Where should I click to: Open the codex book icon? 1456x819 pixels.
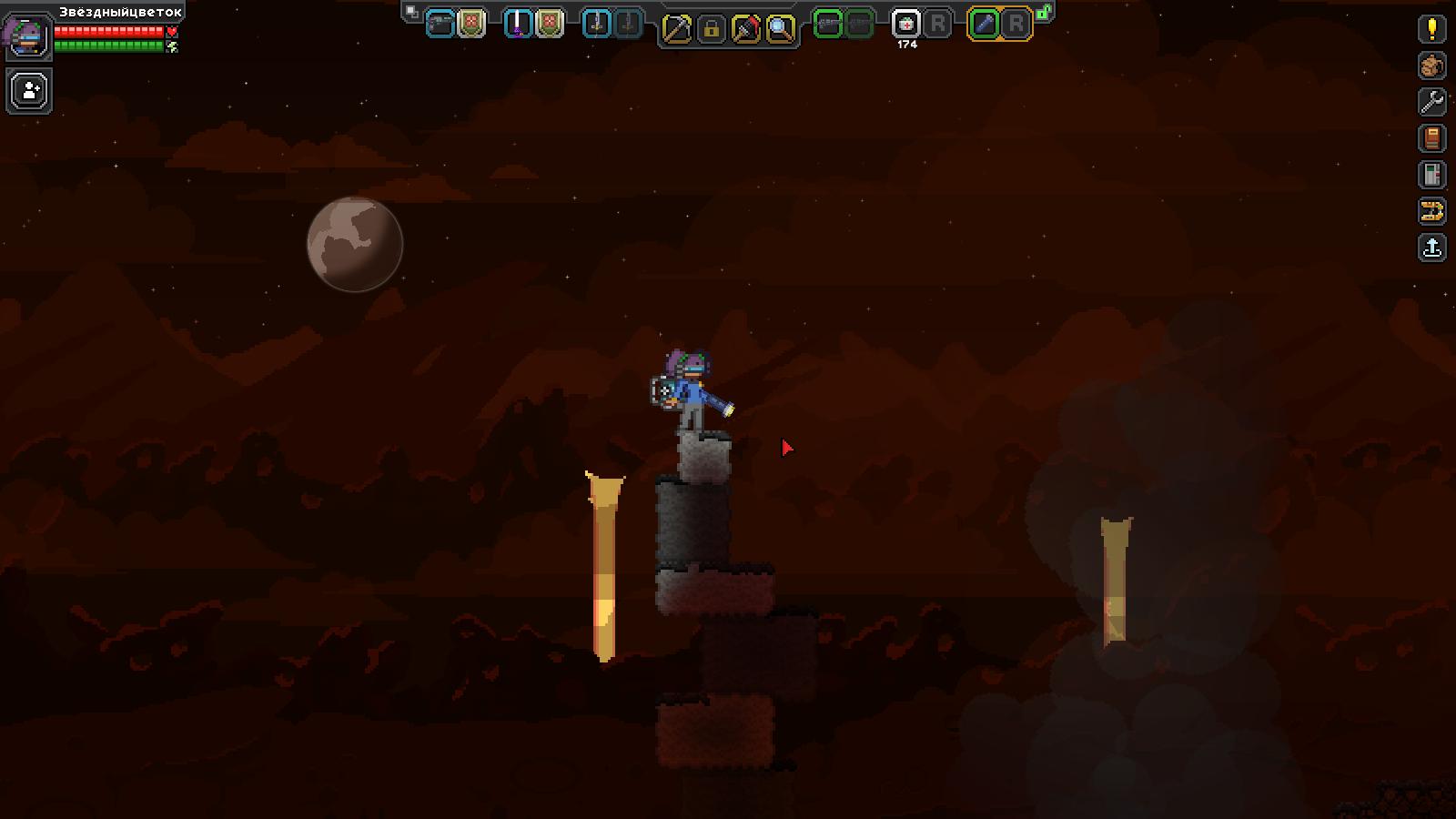(1432, 138)
